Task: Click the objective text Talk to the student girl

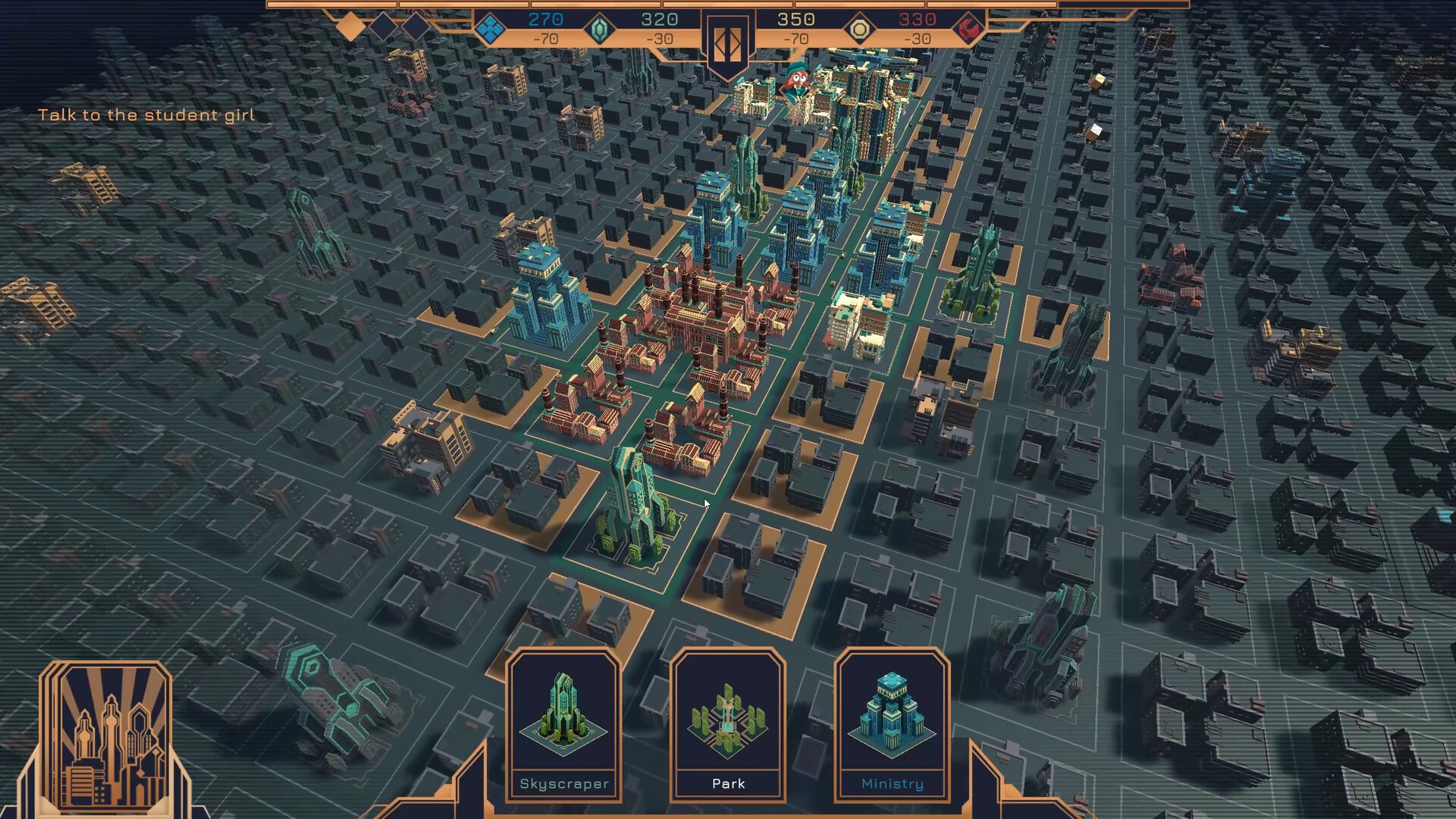Action: point(147,115)
